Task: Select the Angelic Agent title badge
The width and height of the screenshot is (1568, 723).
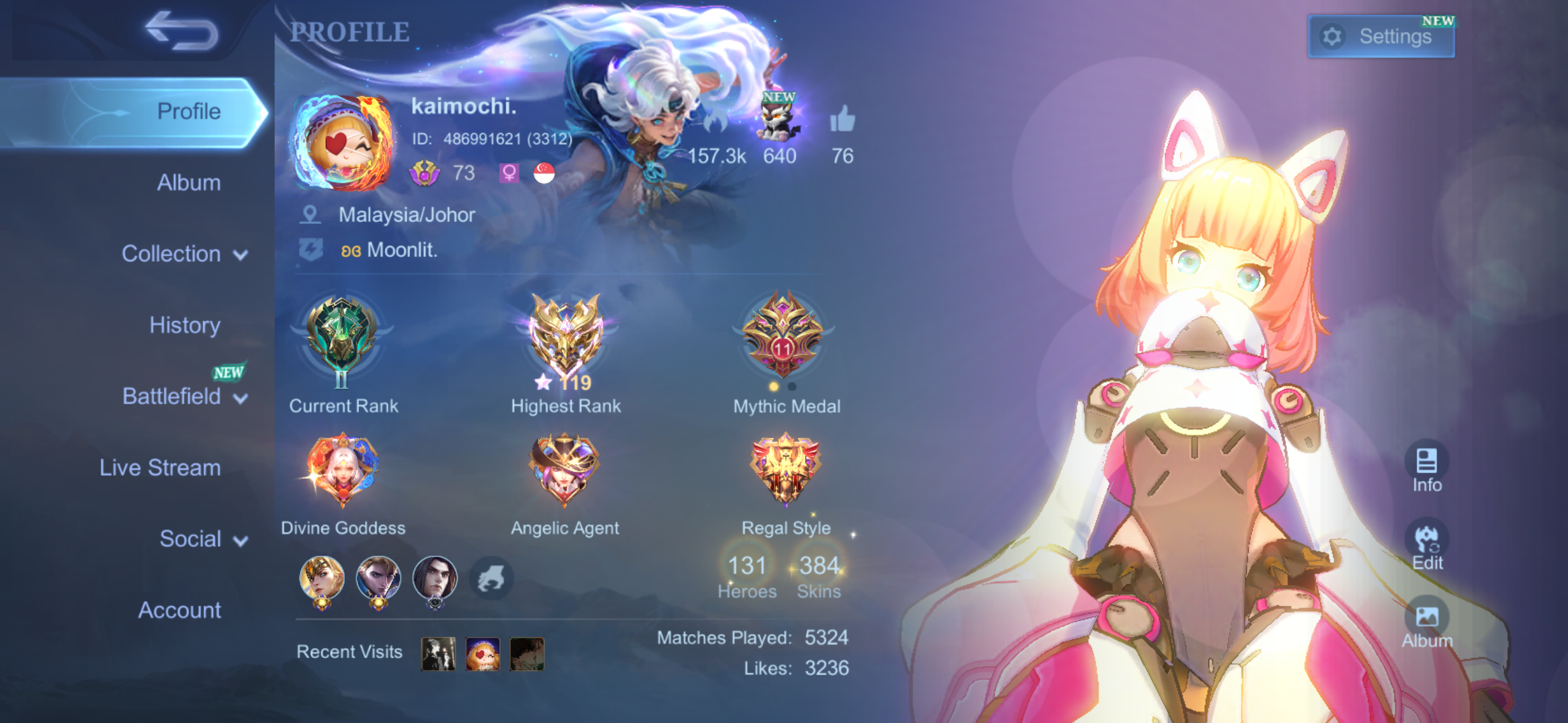Action: pos(564,470)
